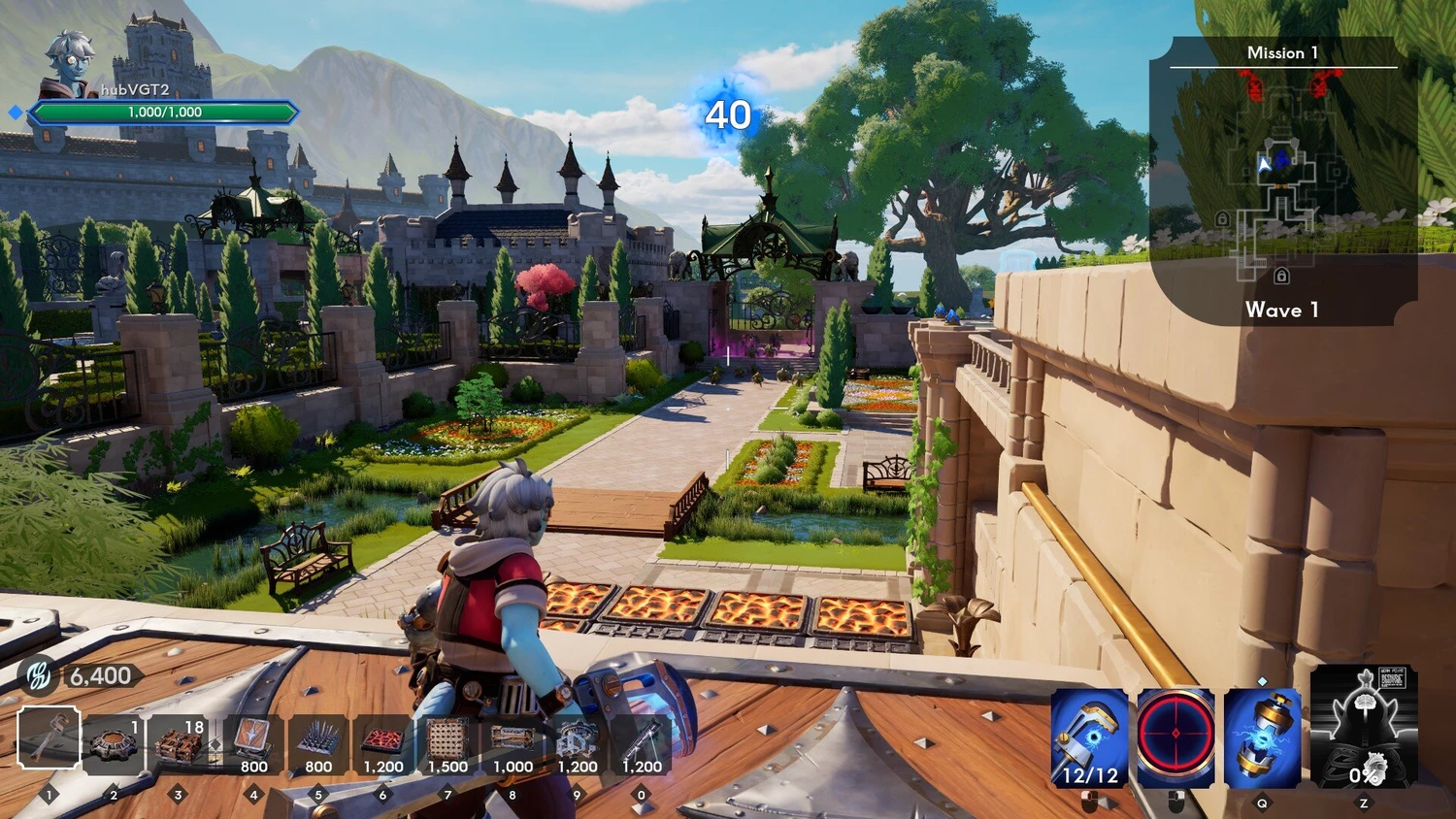The image size is (1456, 819).
Task: Choose the lava floor trap costing 1,200
Action: (x=382, y=744)
